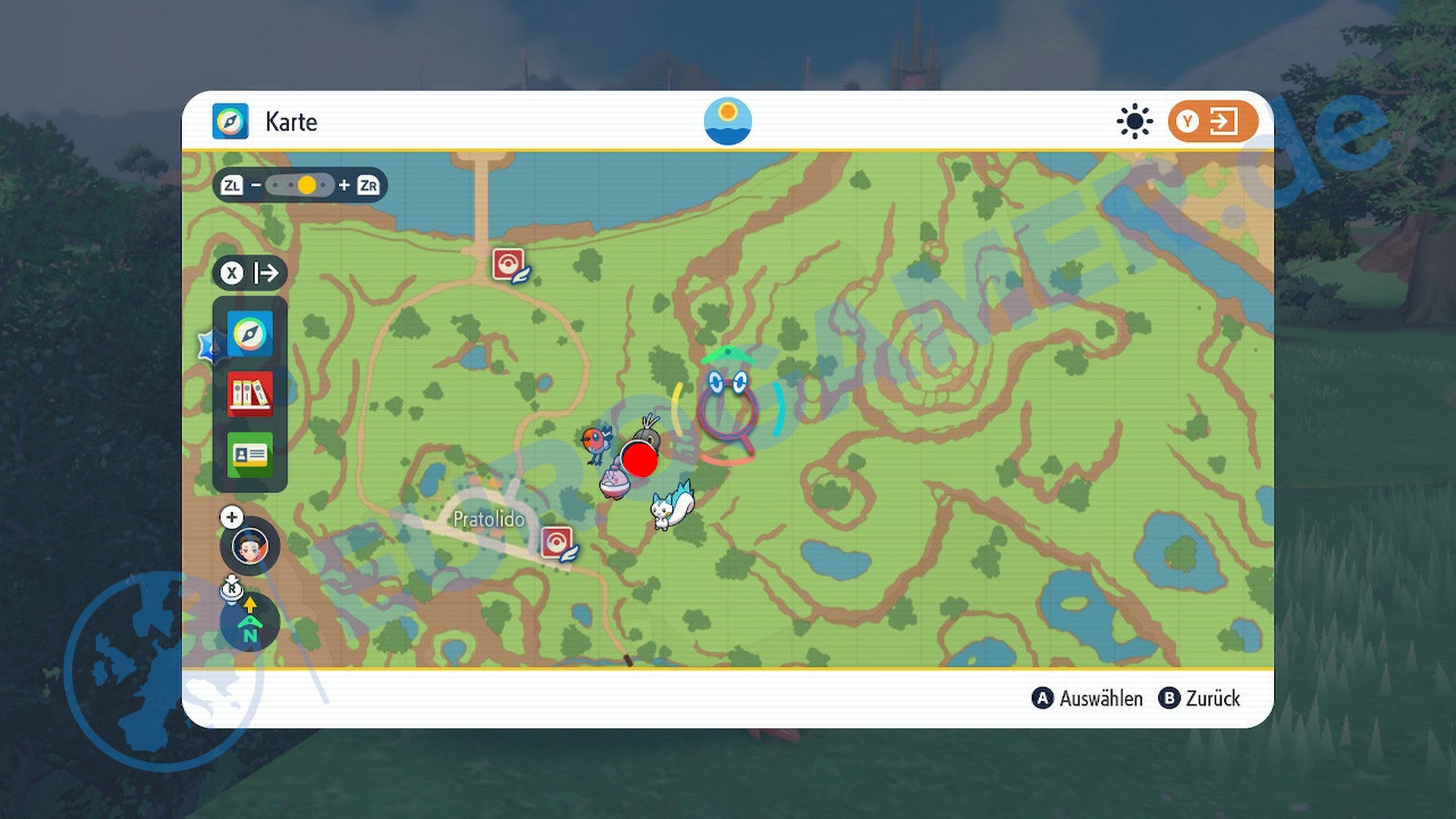This screenshot has width=1456, height=819.
Task: Click the sun weather icon
Action: tap(1134, 121)
